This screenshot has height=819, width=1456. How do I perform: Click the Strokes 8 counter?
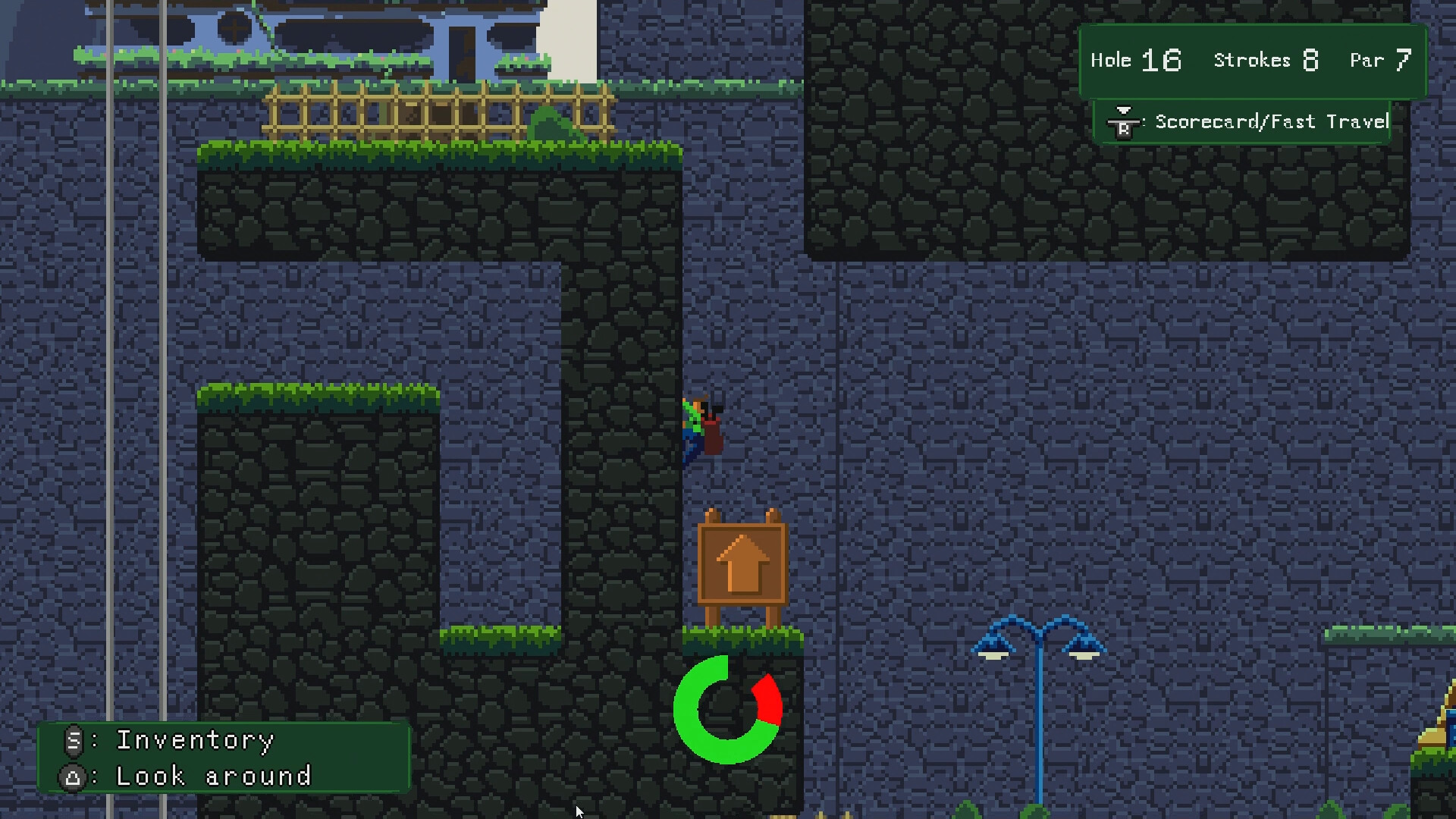click(1265, 60)
